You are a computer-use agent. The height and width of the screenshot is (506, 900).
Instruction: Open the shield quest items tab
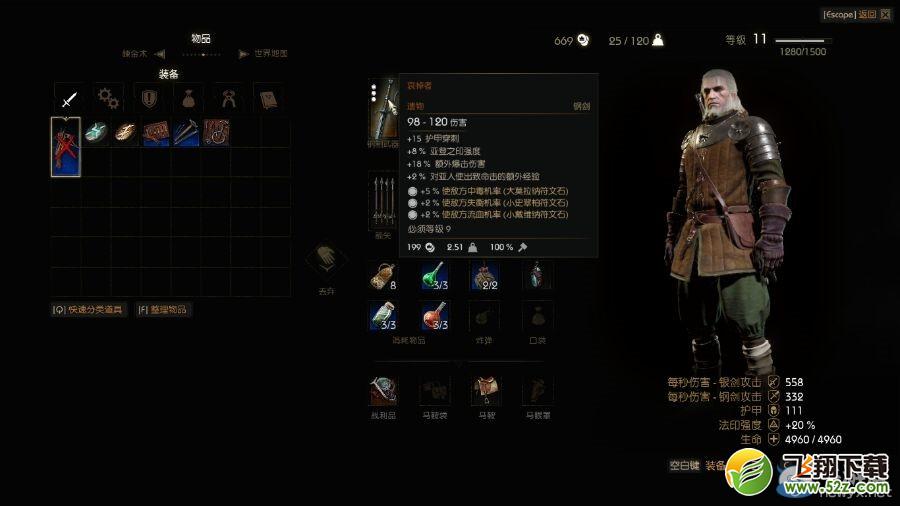pos(148,98)
